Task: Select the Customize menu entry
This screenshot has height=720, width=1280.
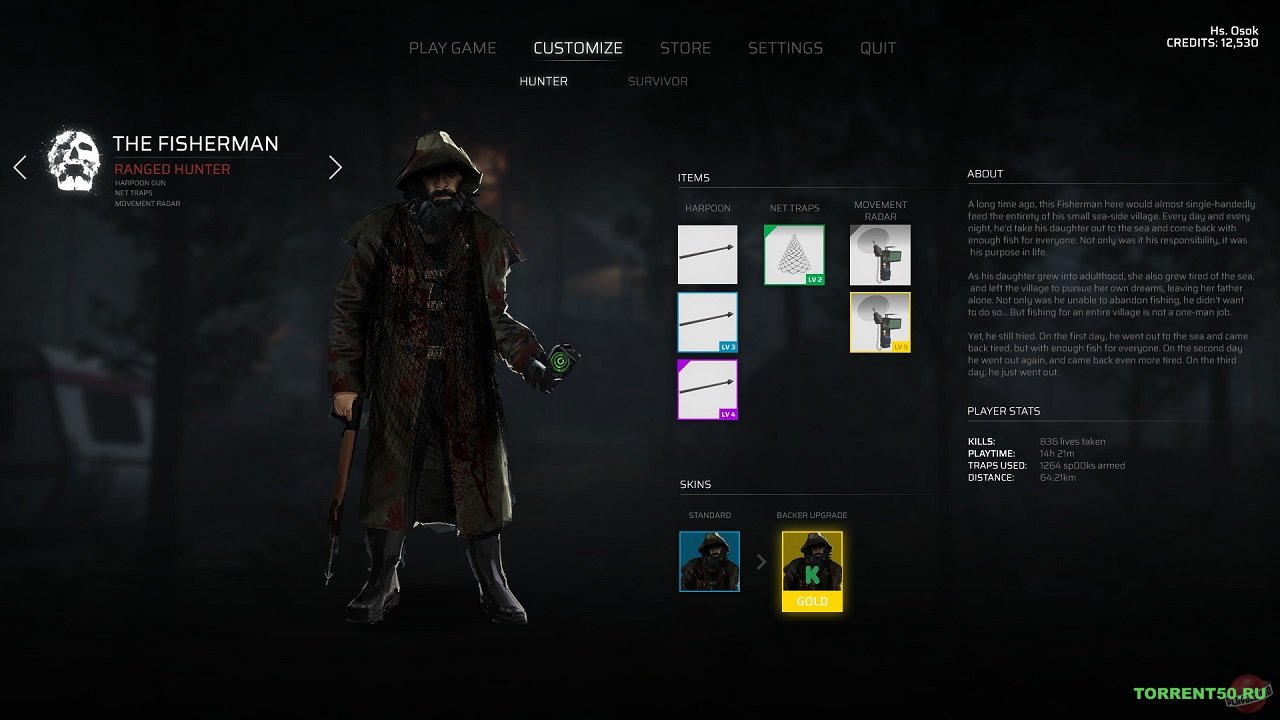Action: point(577,48)
